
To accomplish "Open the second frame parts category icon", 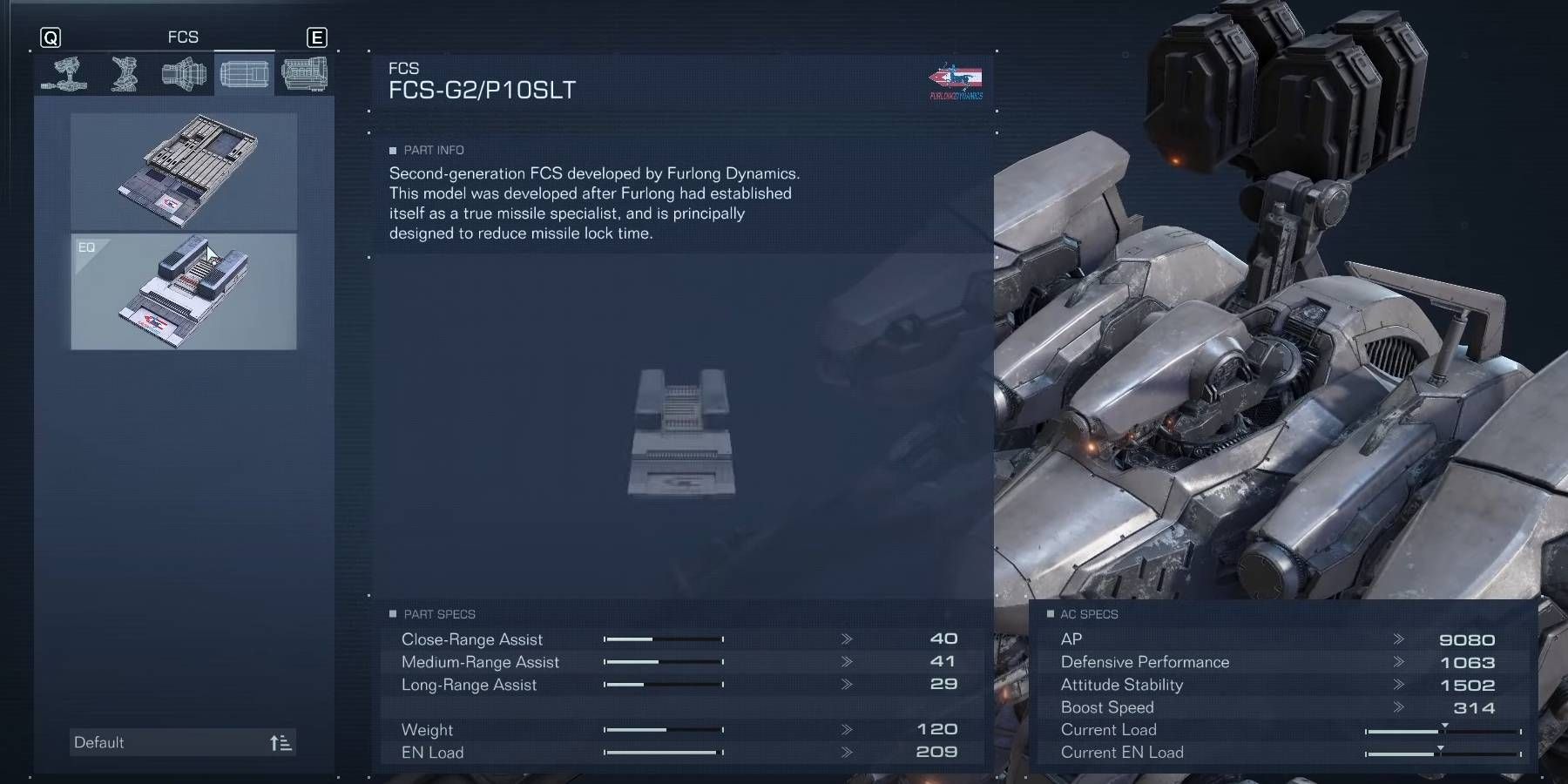I will (122, 74).
